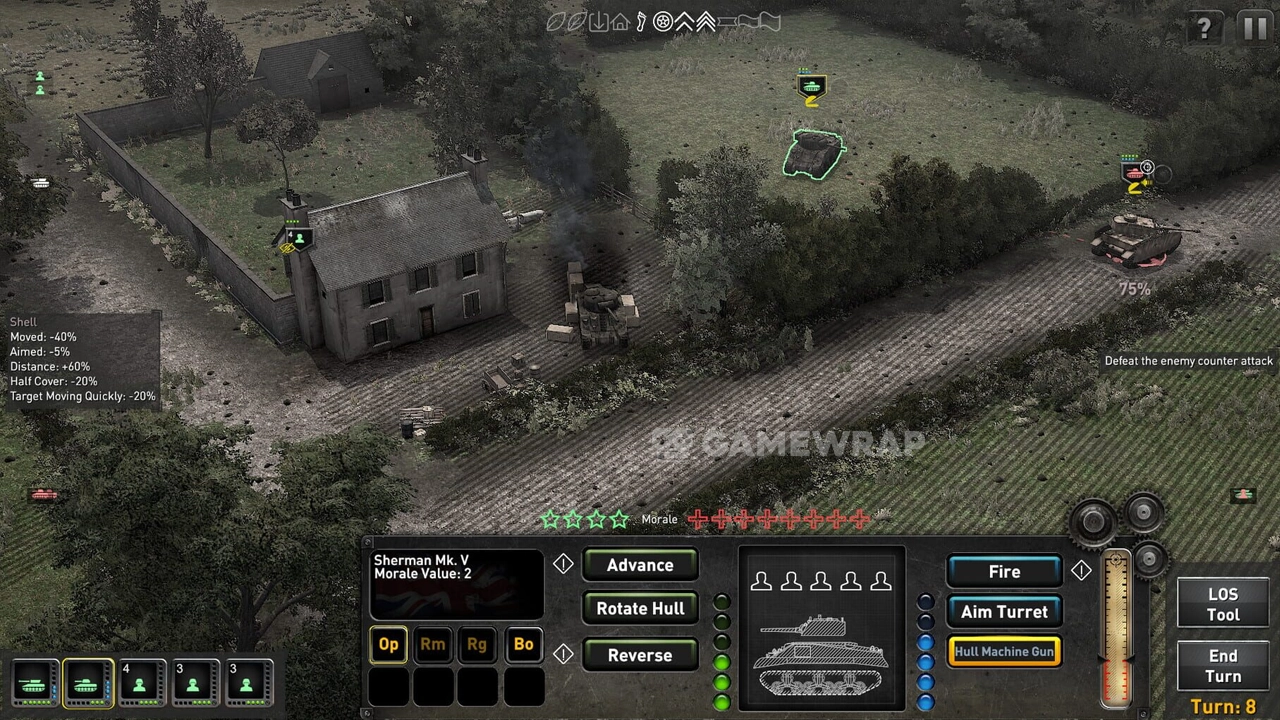Screen dimensions: 1280x720
Task: Click the Advance movement button
Action: tap(640, 565)
